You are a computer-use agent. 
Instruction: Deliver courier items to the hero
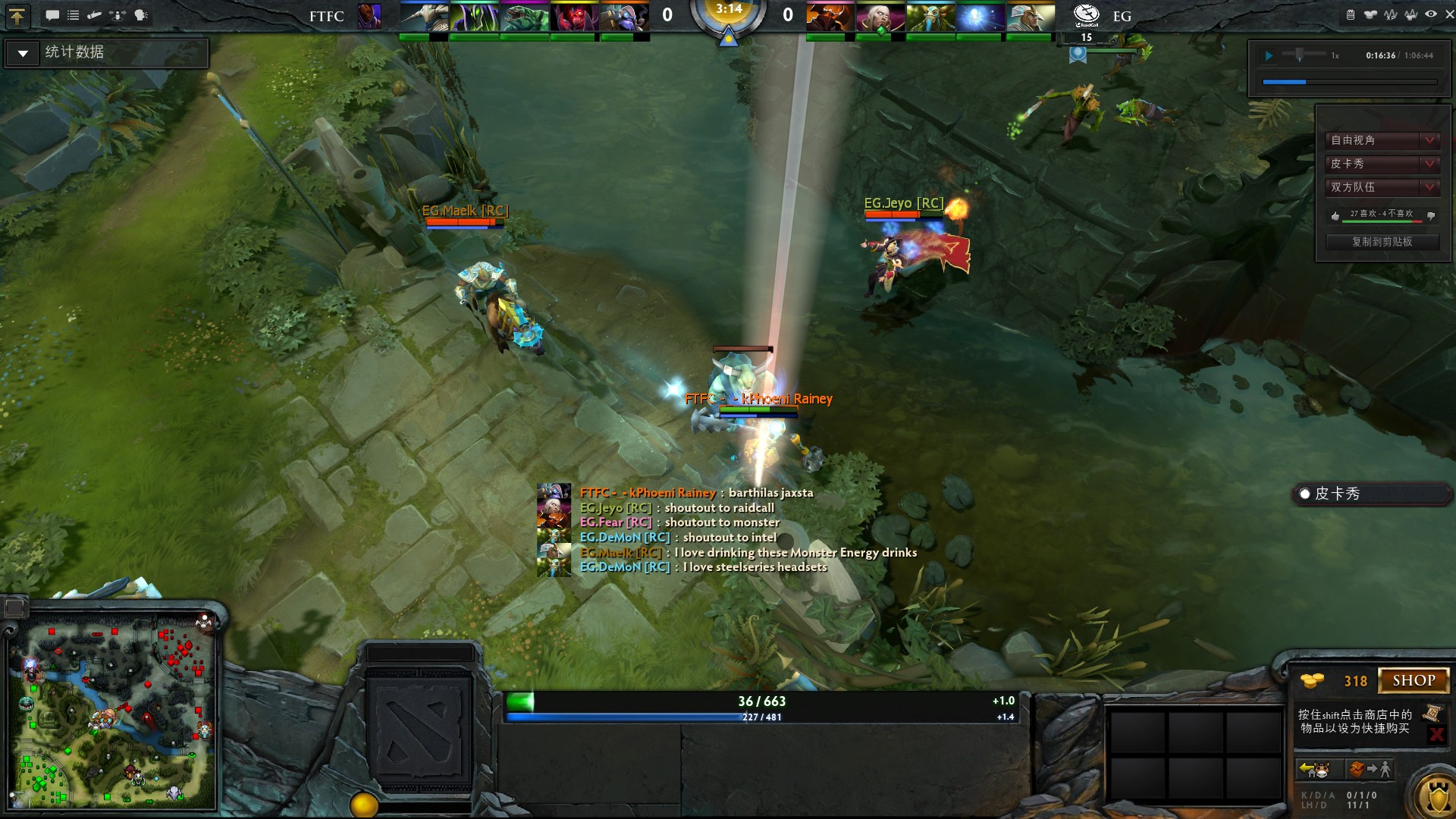1371,770
